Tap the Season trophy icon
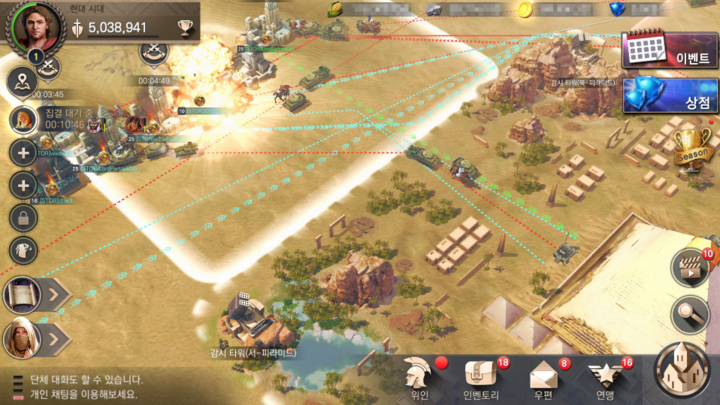This screenshot has height=405, width=720. [688, 147]
